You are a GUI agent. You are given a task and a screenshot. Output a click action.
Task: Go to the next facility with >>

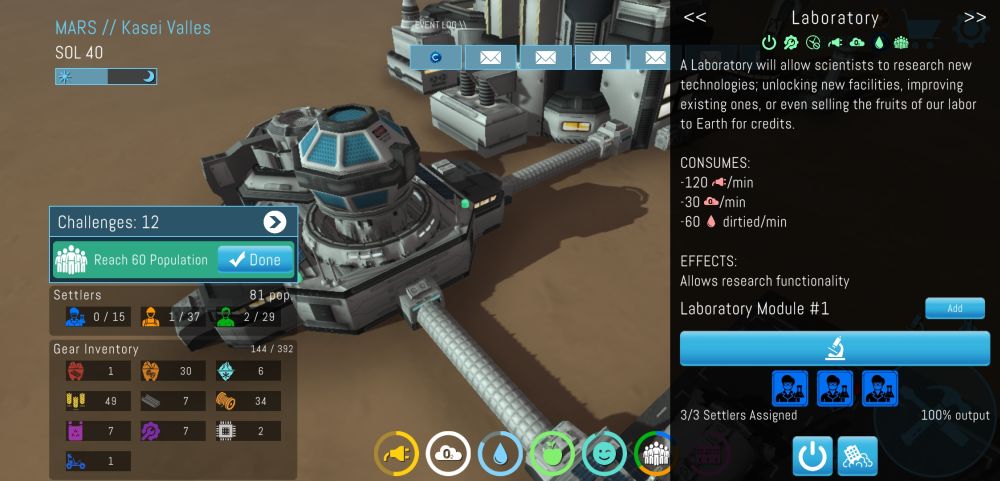point(975,17)
